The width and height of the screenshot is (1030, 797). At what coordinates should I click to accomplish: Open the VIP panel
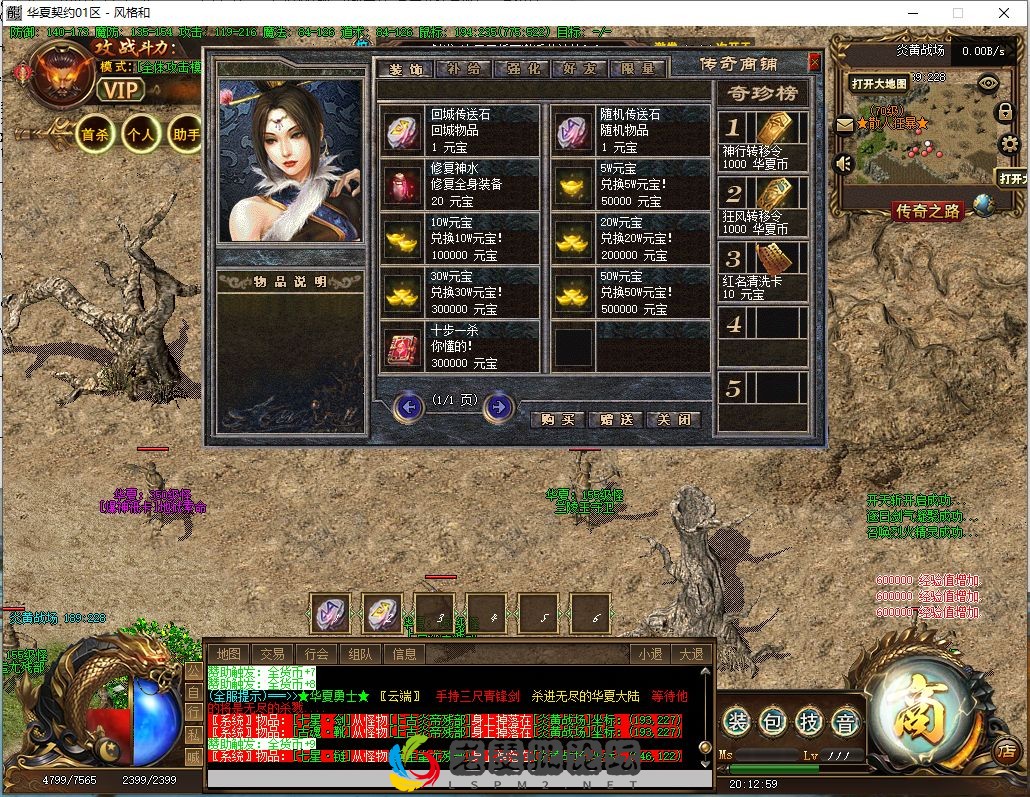(x=120, y=89)
